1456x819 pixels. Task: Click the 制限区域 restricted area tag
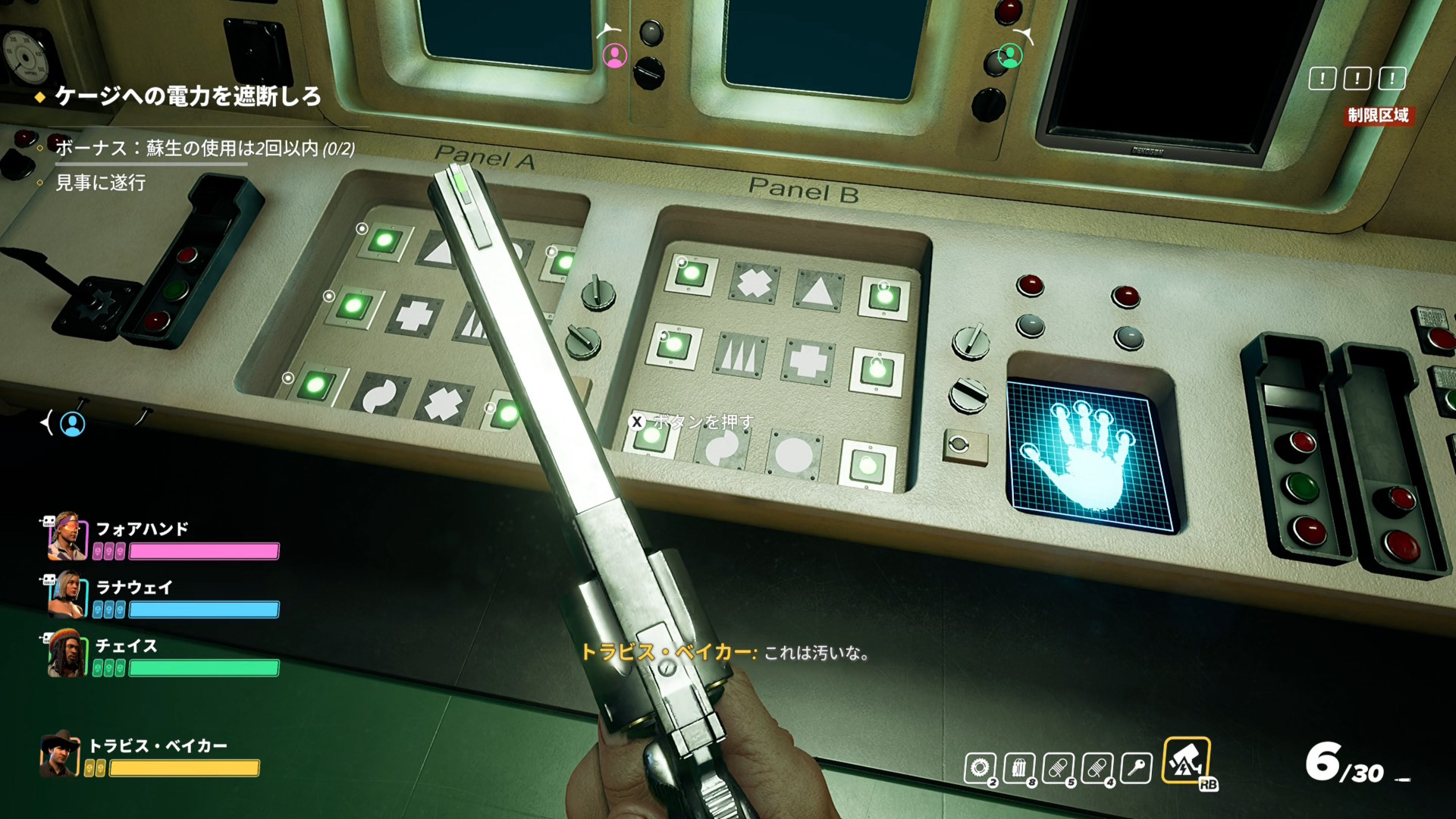(x=1378, y=115)
